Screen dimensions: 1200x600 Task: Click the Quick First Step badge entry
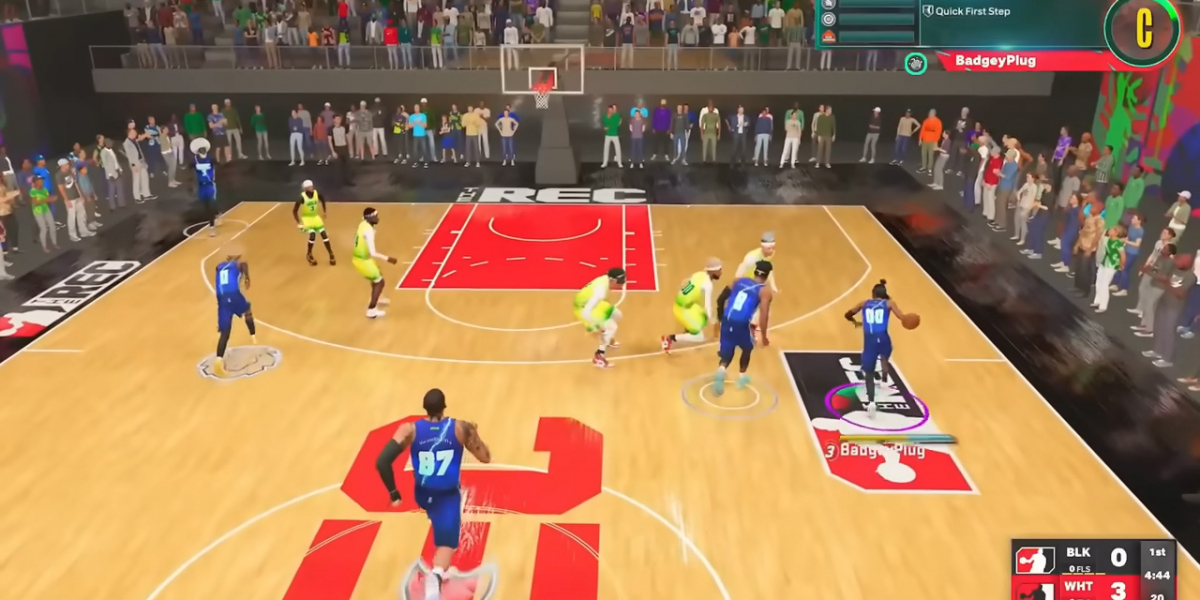point(966,12)
